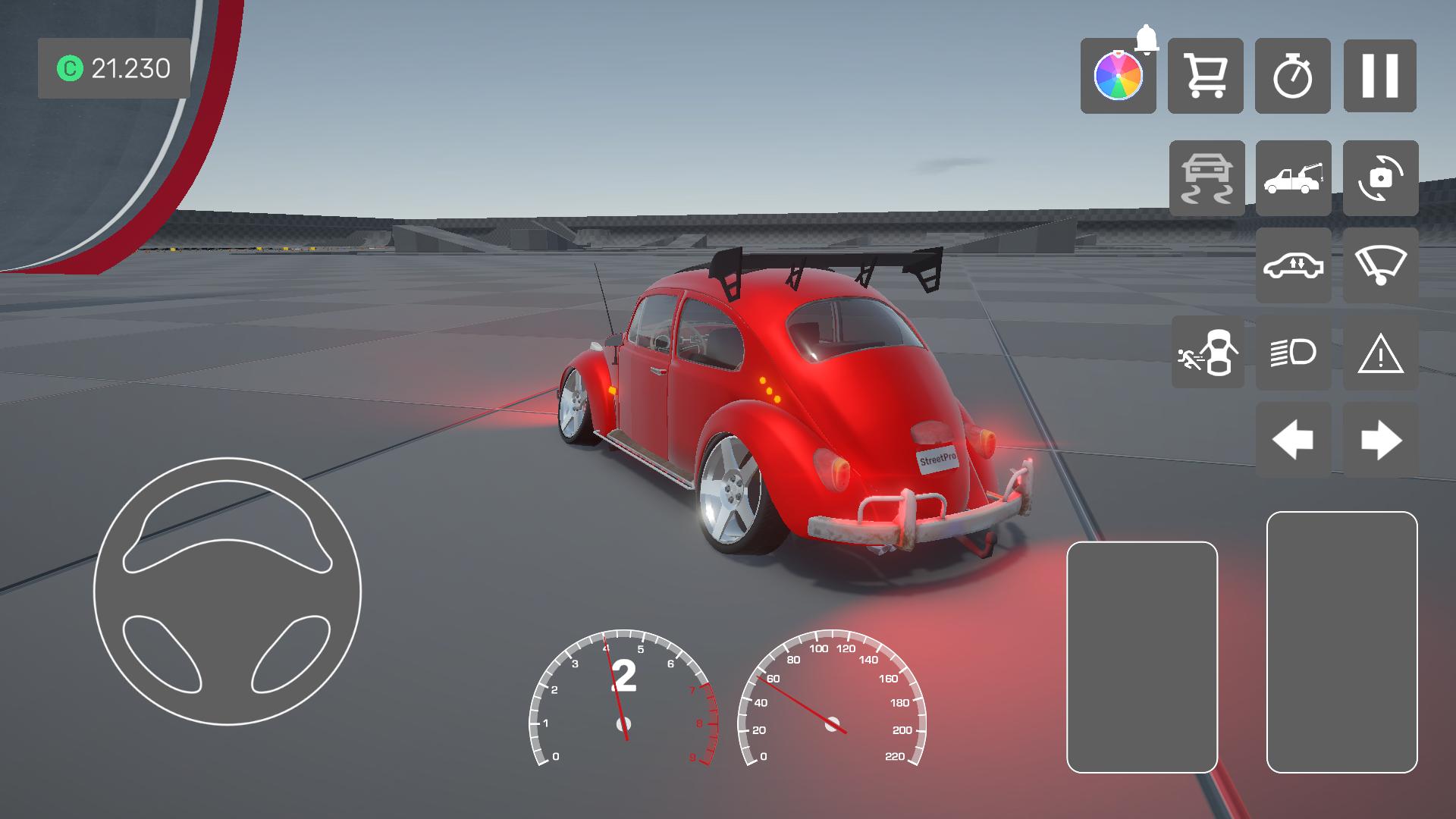Open the color wheel paint menu
This screenshot has height=819, width=1456.
(1118, 76)
